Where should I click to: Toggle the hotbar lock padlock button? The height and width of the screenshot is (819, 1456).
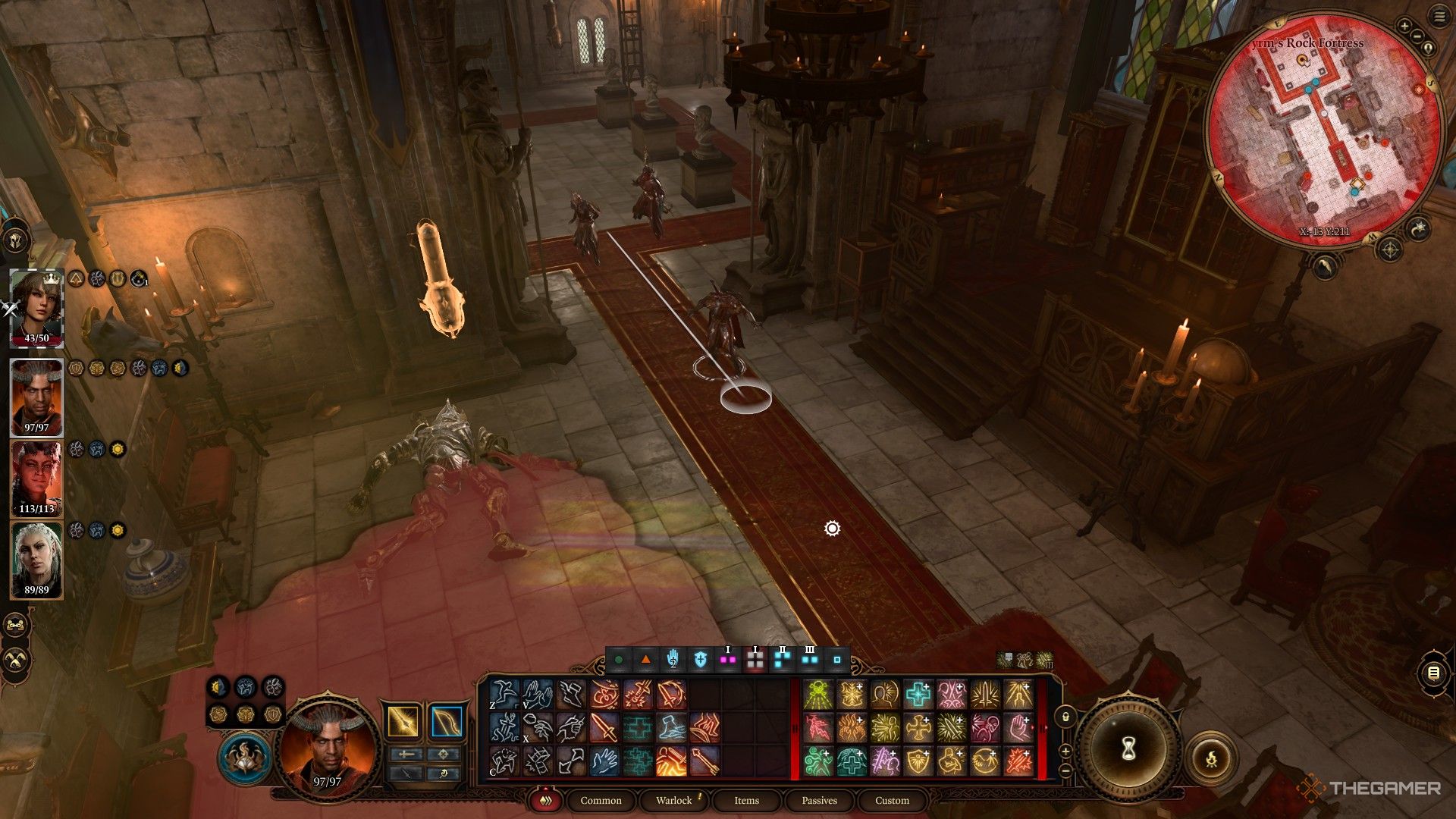pos(1065,717)
